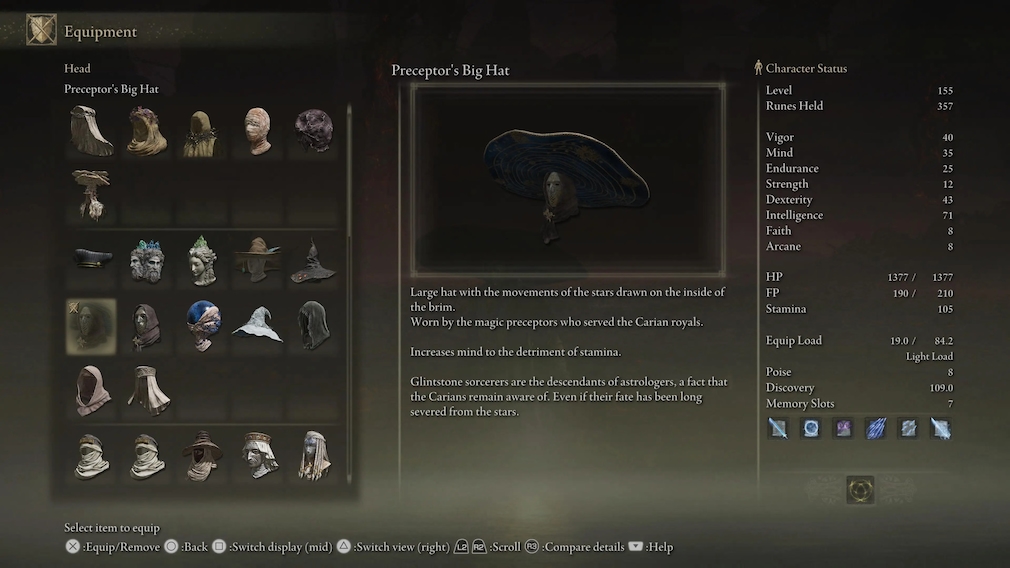The image size is (1010, 568).
Task: Choose the blue-crystal twin-faced stone helm
Action: click(146, 261)
